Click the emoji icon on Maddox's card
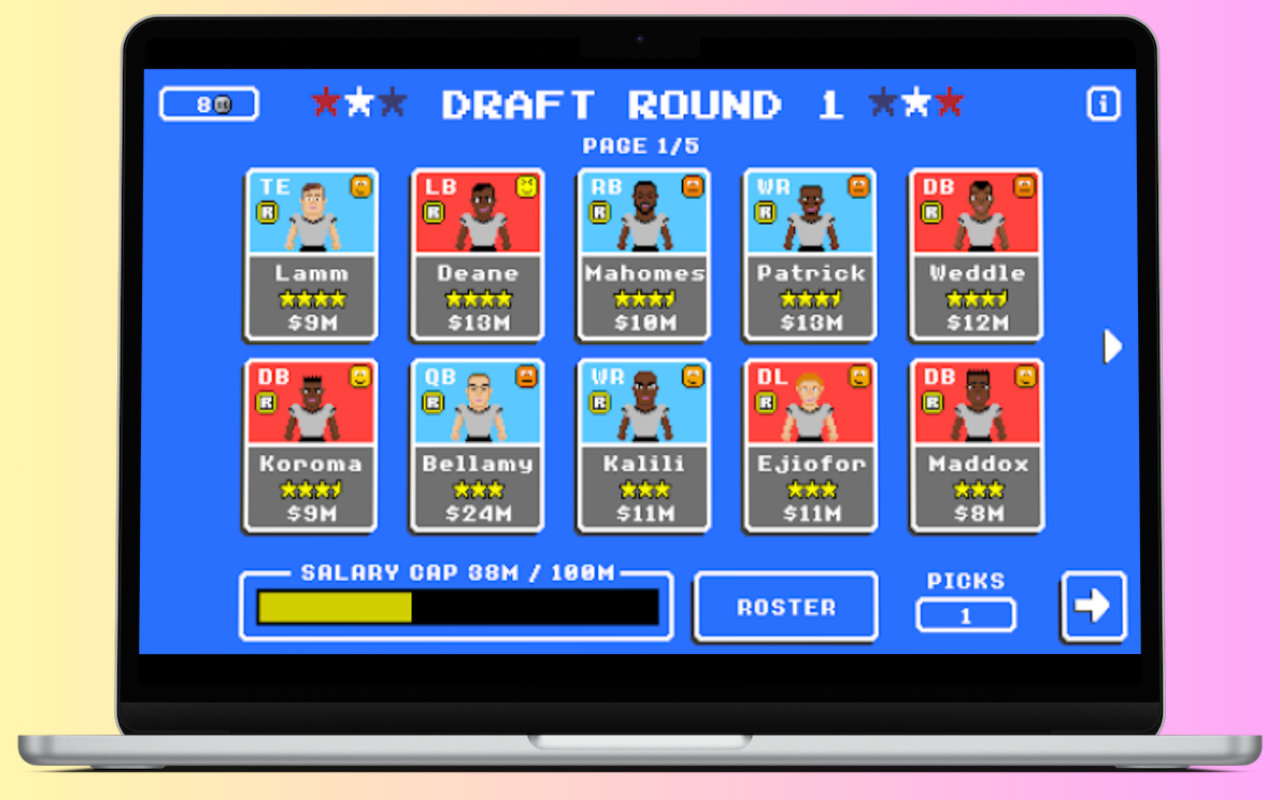1280x800 pixels. (1025, 377)
